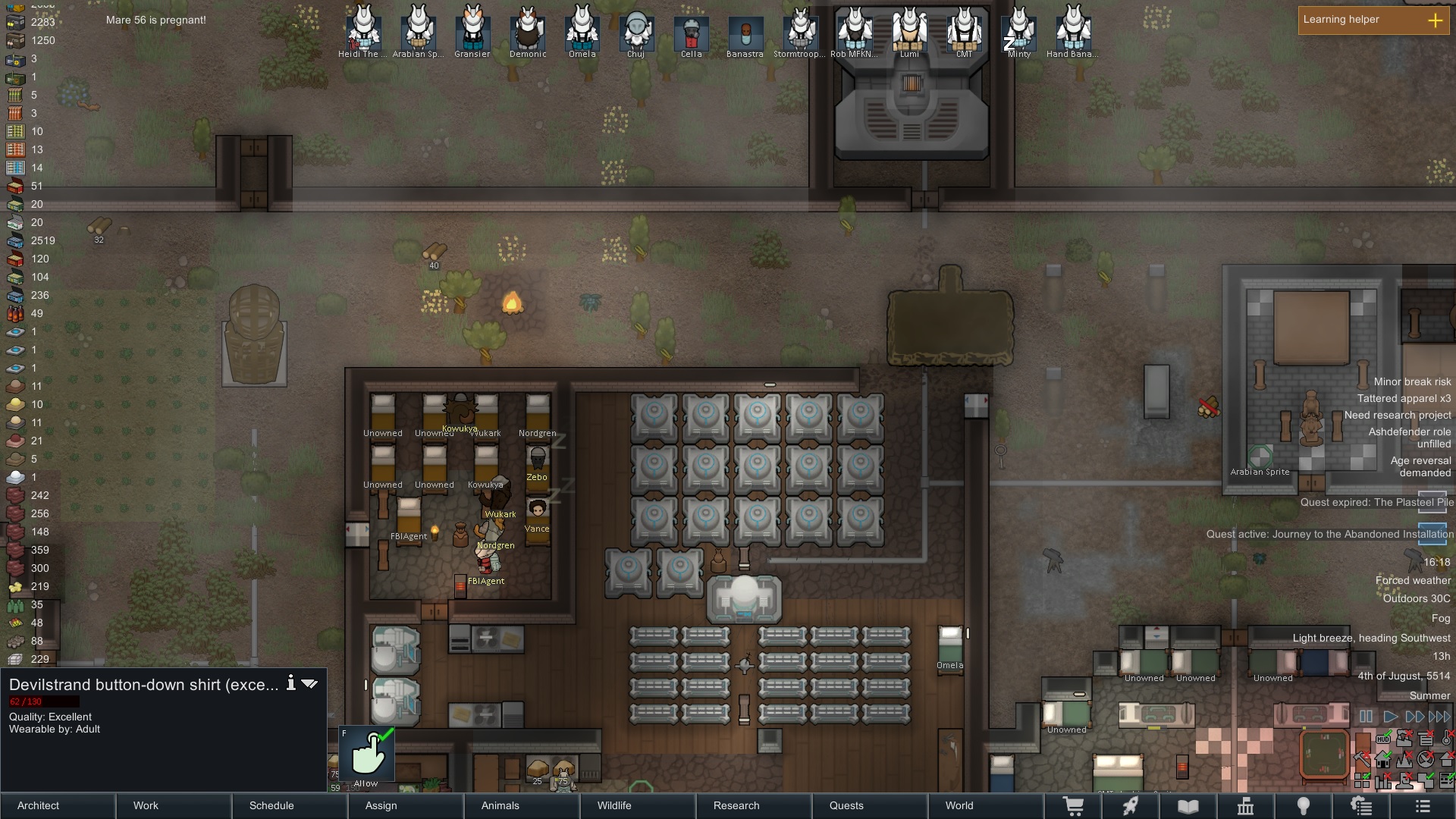Set game speed to triple fast-forward
1456x819 pixels.
[1439, 717]
